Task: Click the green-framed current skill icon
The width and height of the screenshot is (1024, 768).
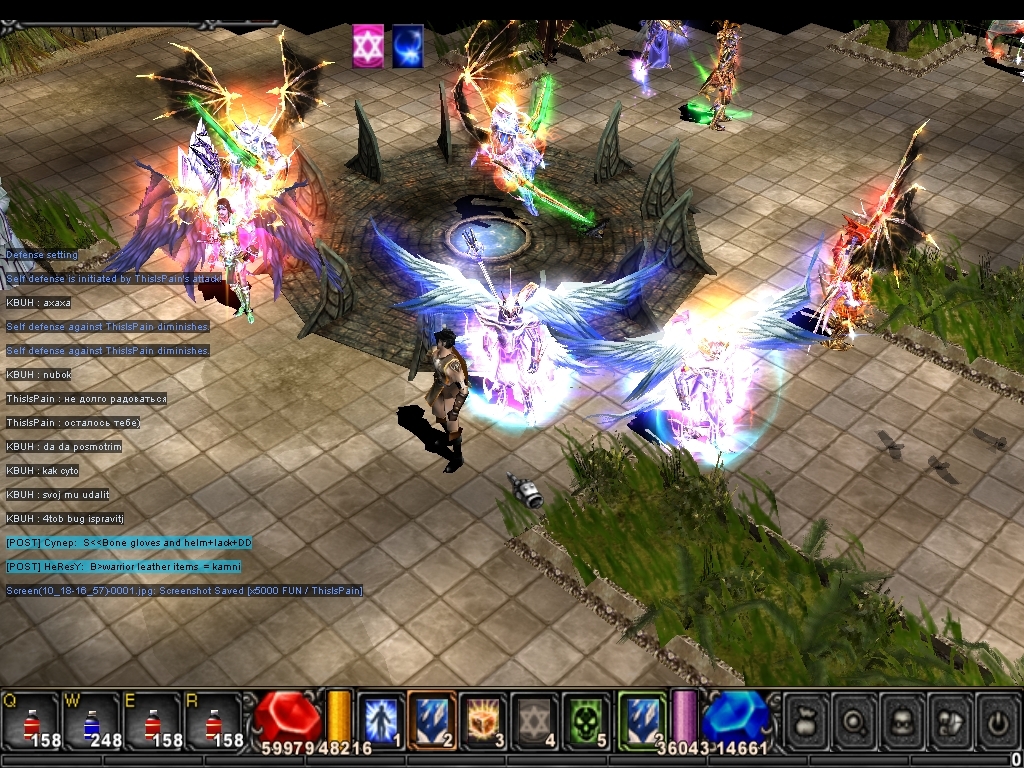Action: (x=641, y=720)
